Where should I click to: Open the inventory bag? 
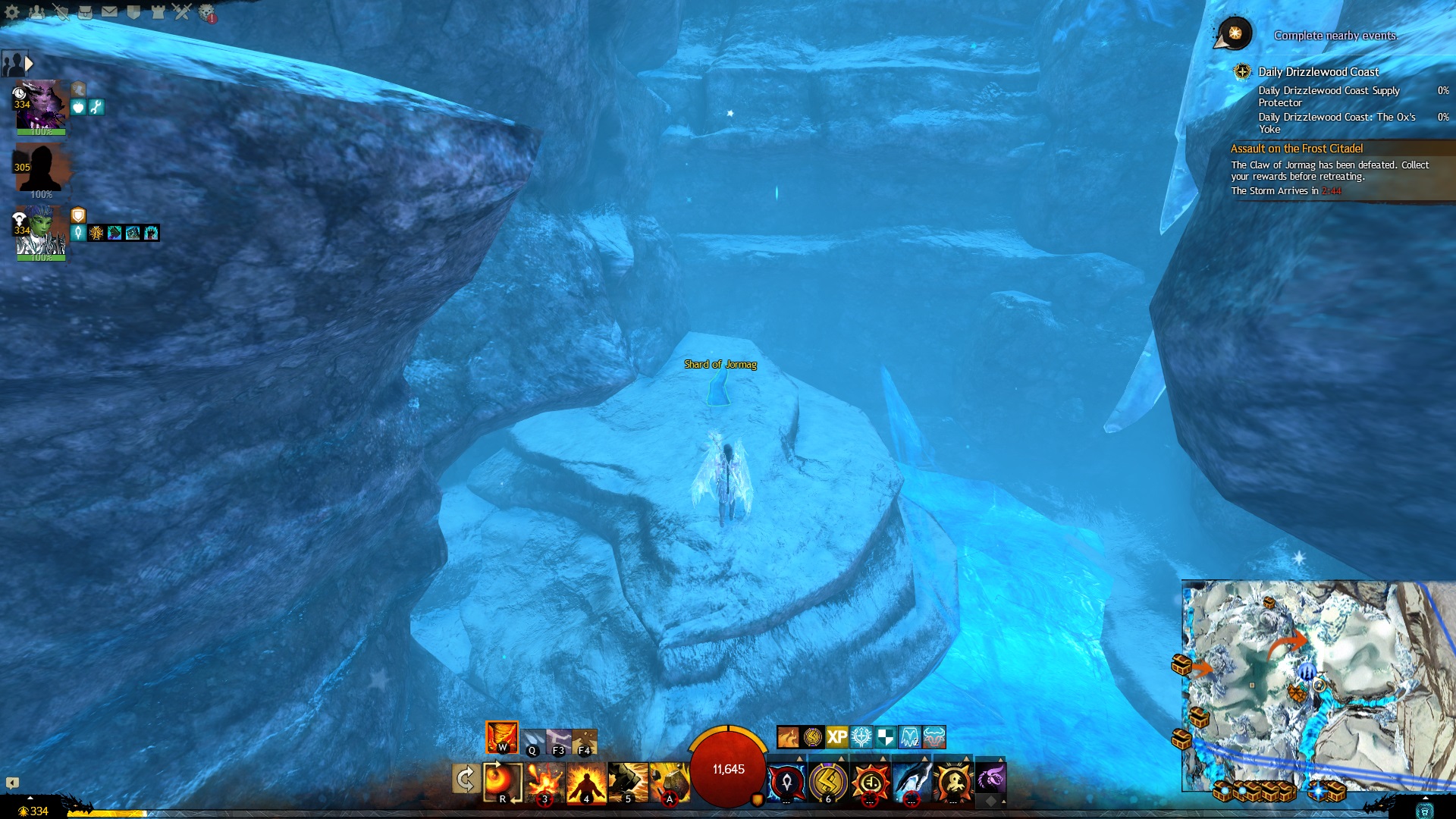(85, 12)
